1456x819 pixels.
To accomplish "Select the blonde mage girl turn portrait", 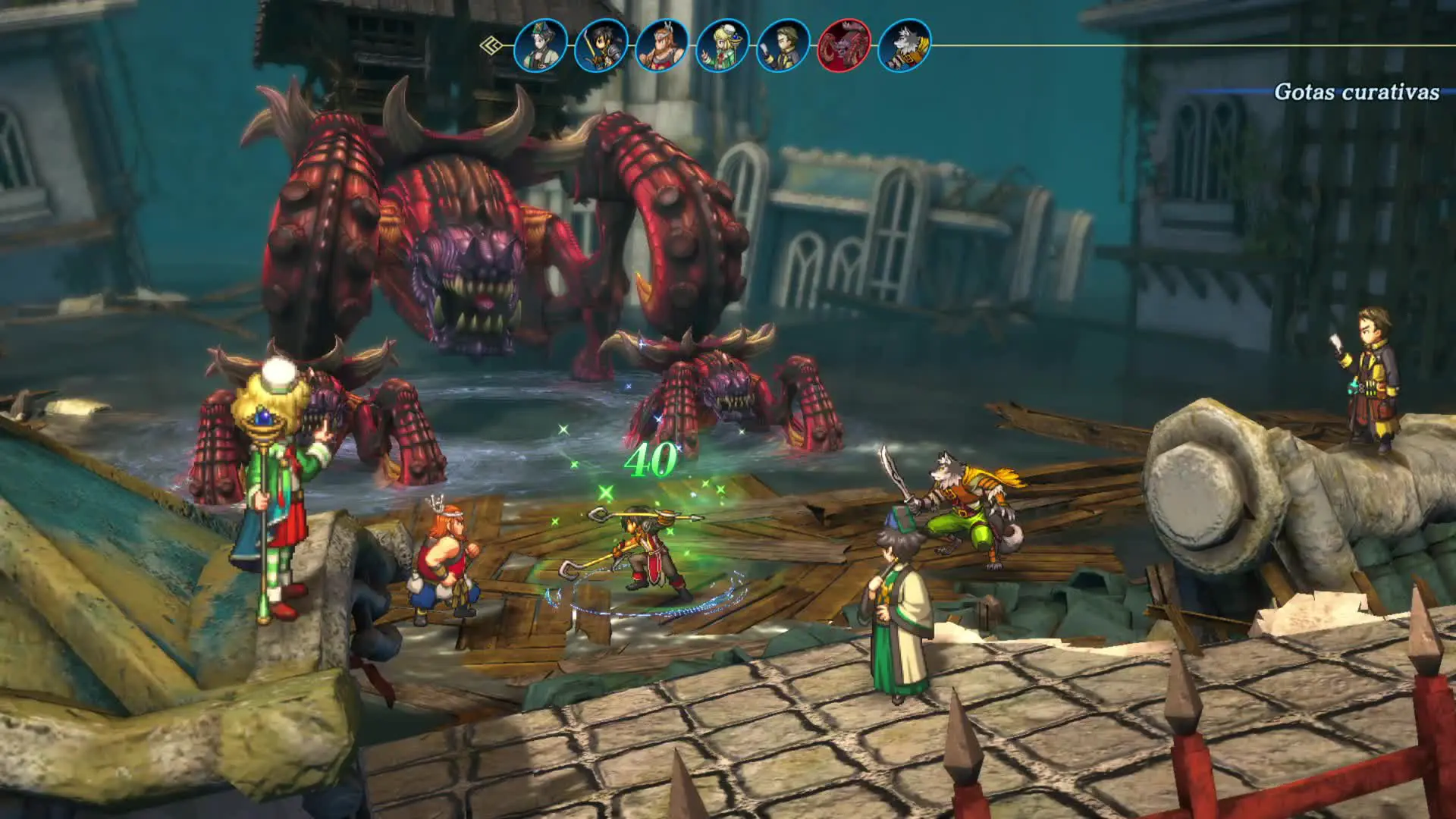I will click(x=723, y=45).
